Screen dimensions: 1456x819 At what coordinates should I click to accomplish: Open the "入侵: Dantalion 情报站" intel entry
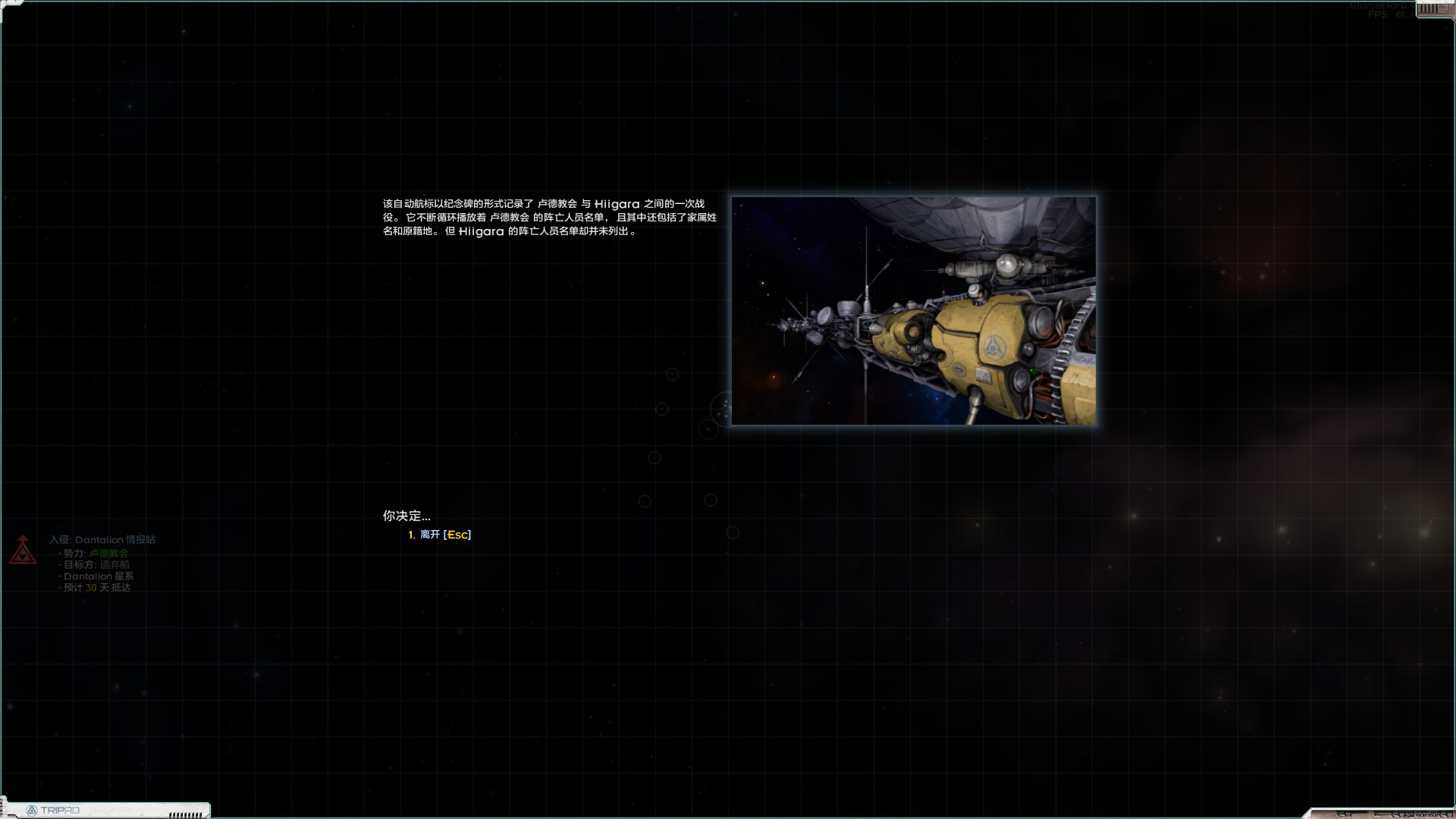[102, 539]
